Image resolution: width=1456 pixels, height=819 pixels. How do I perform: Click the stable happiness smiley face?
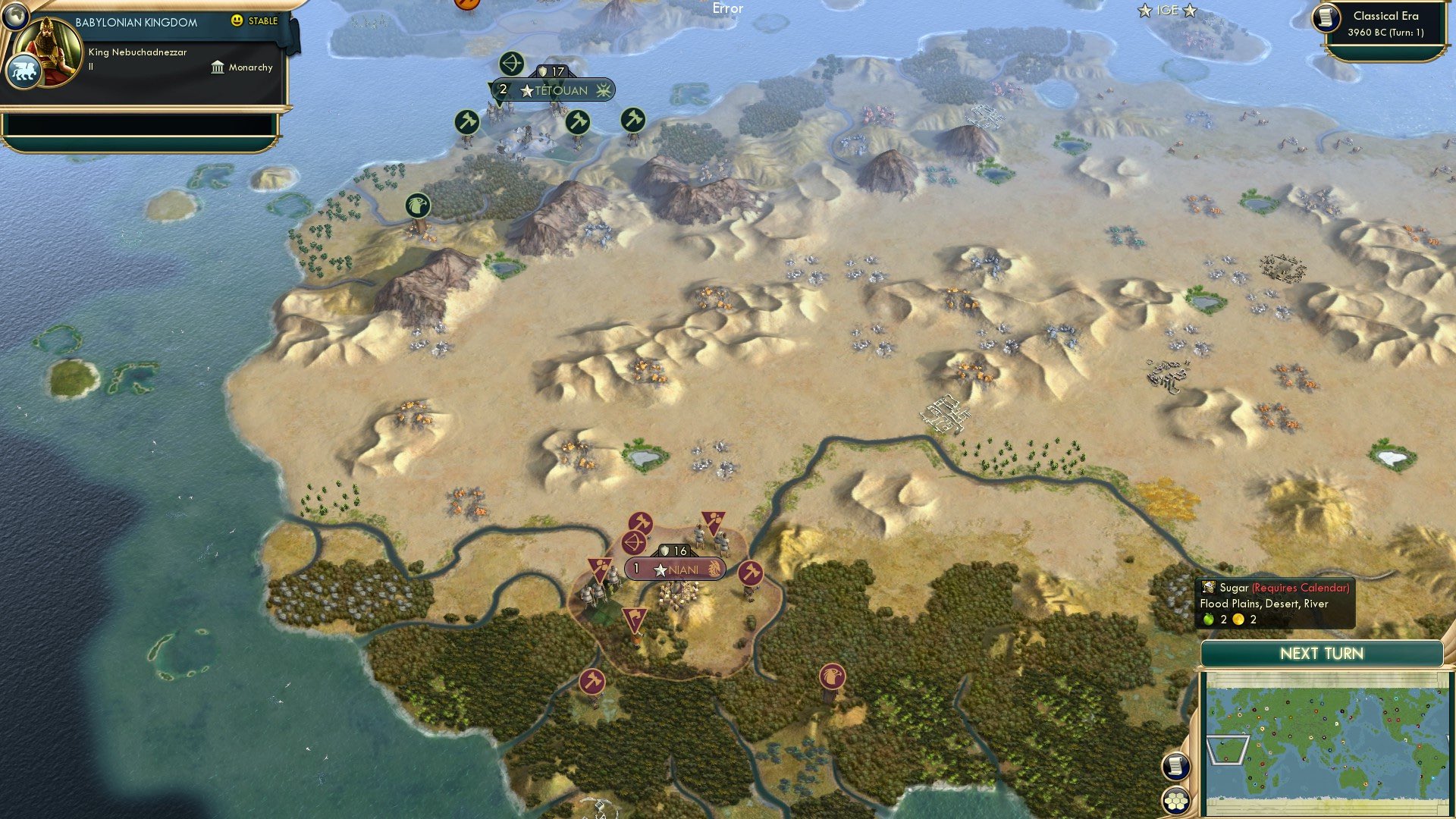(x=239, y=21)
